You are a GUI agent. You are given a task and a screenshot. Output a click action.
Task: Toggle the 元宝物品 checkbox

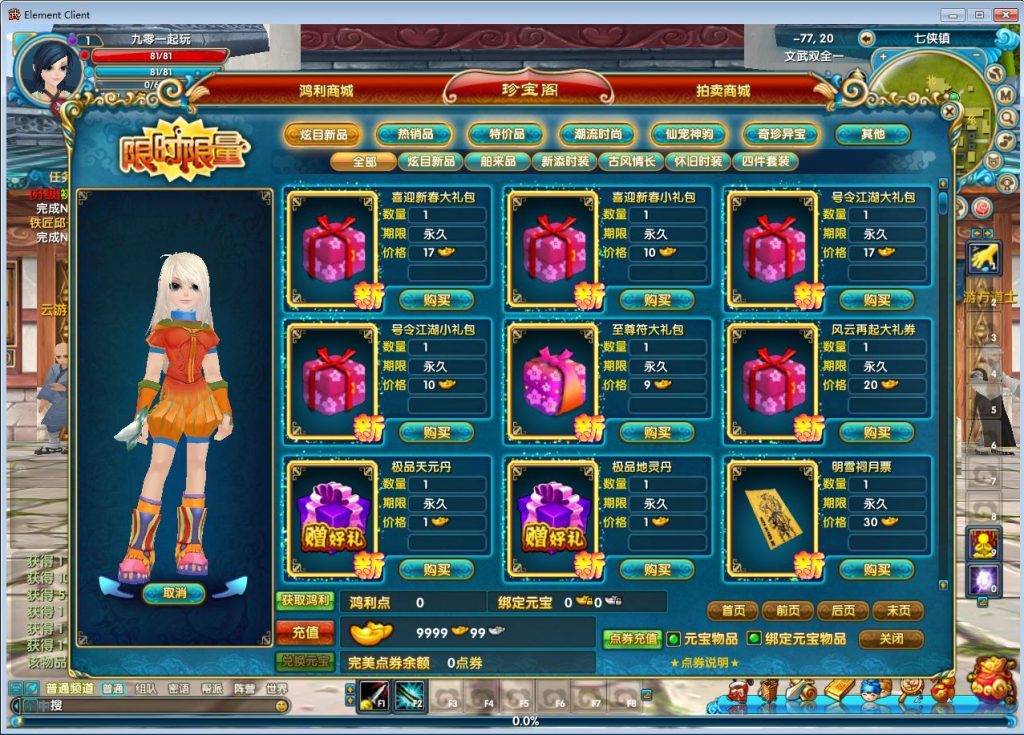click(x=675, y=639)
